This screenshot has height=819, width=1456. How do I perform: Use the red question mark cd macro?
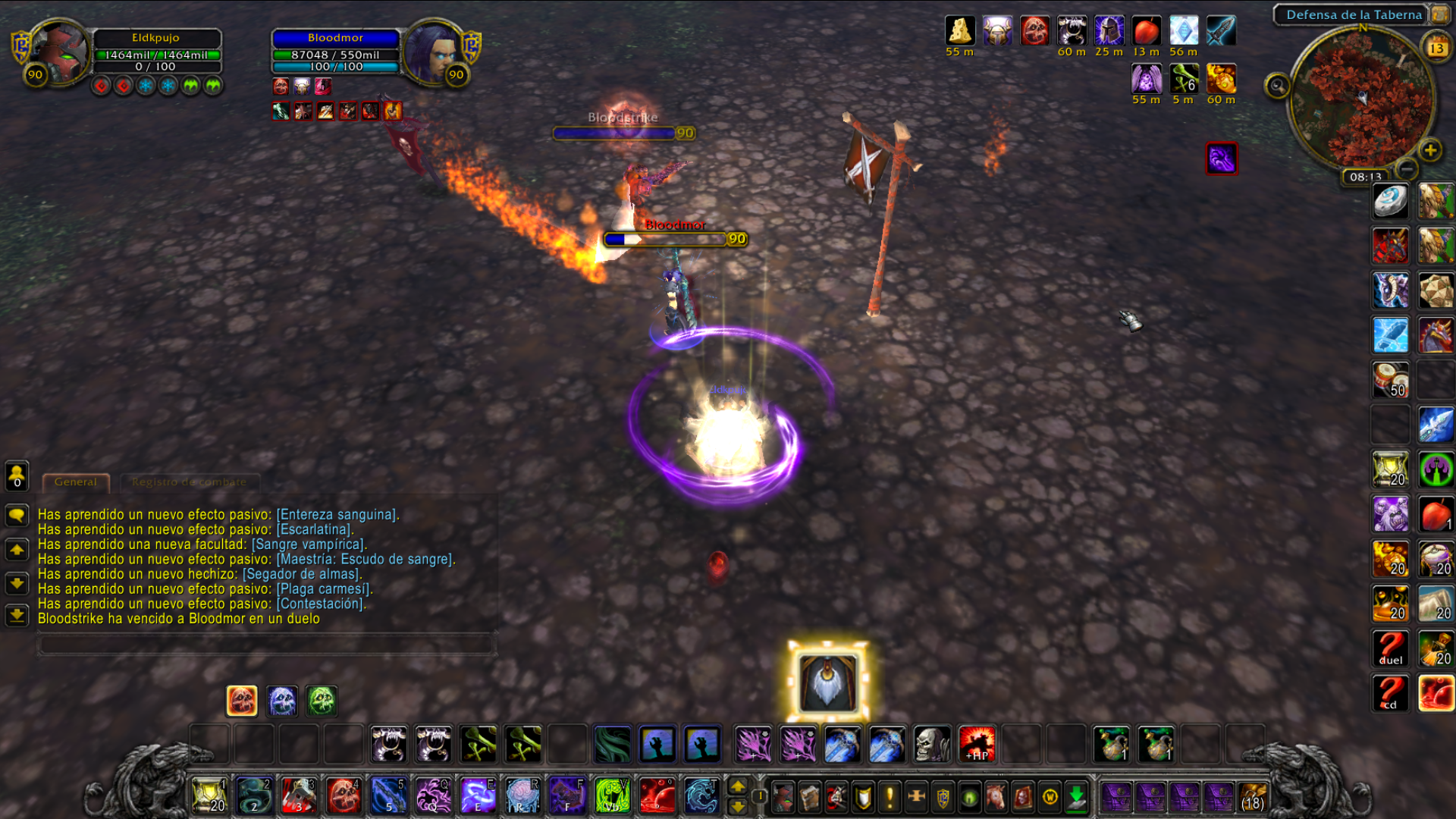(1390, 693)
